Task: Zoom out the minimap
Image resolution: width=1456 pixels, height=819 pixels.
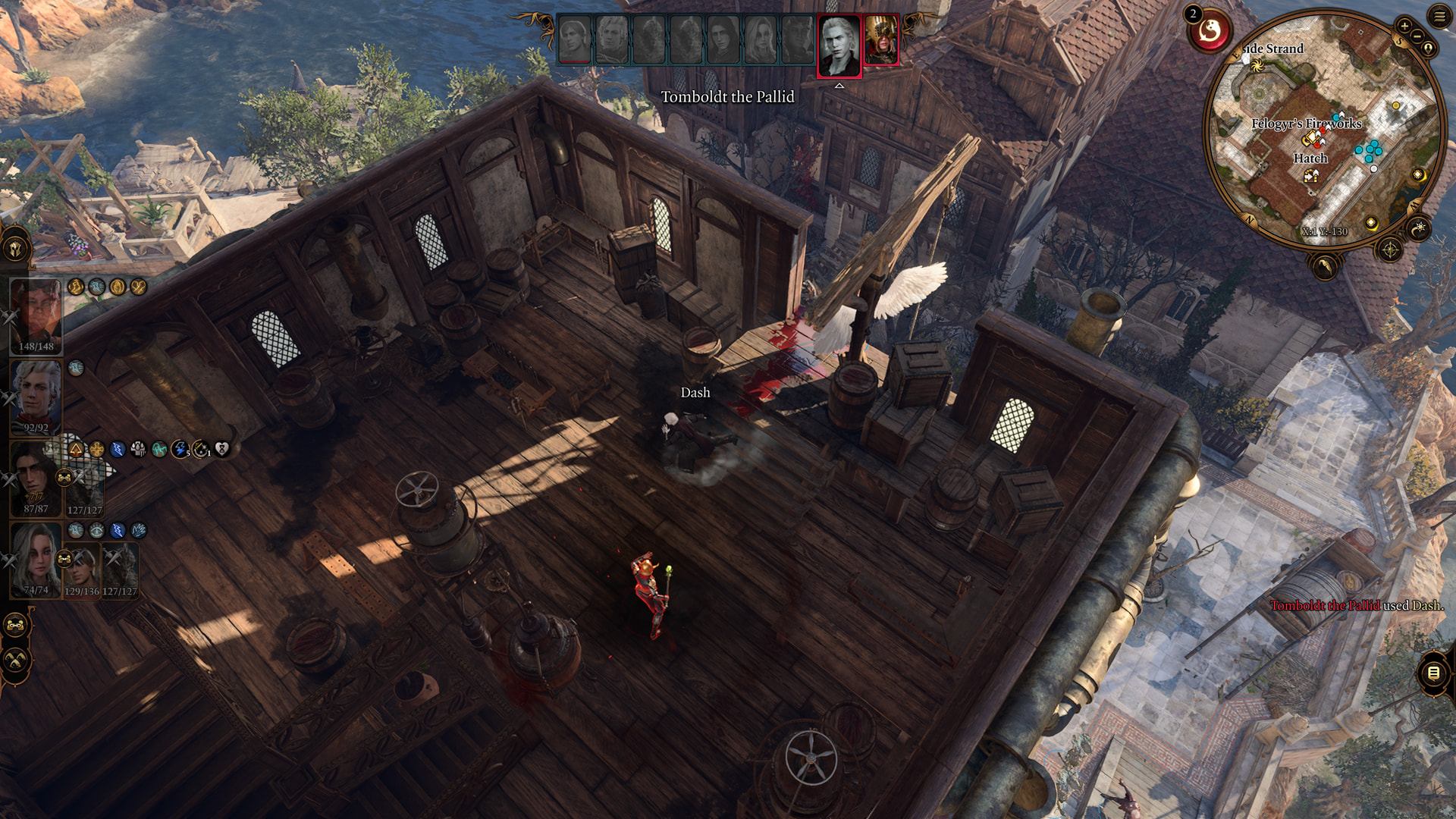Action: tap(1417, 36)
